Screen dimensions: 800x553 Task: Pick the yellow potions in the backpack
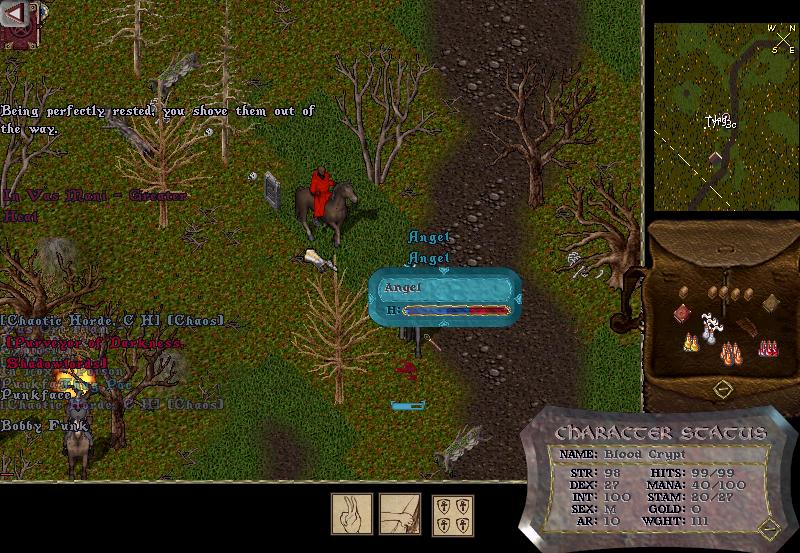coord(690,343)
